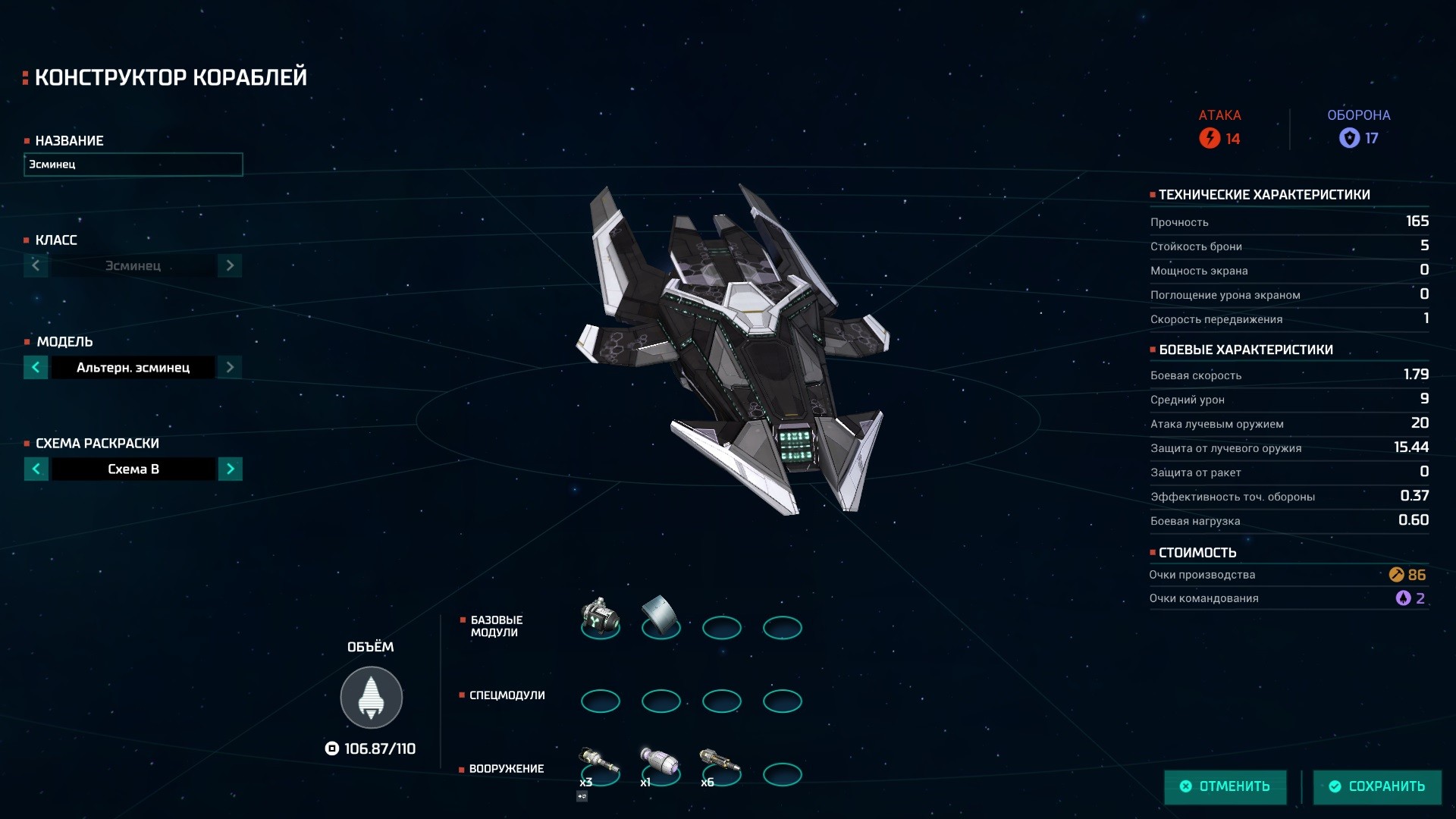
Task: Open the x1 purple-tipped weapon slot
Action: (661, 766)
